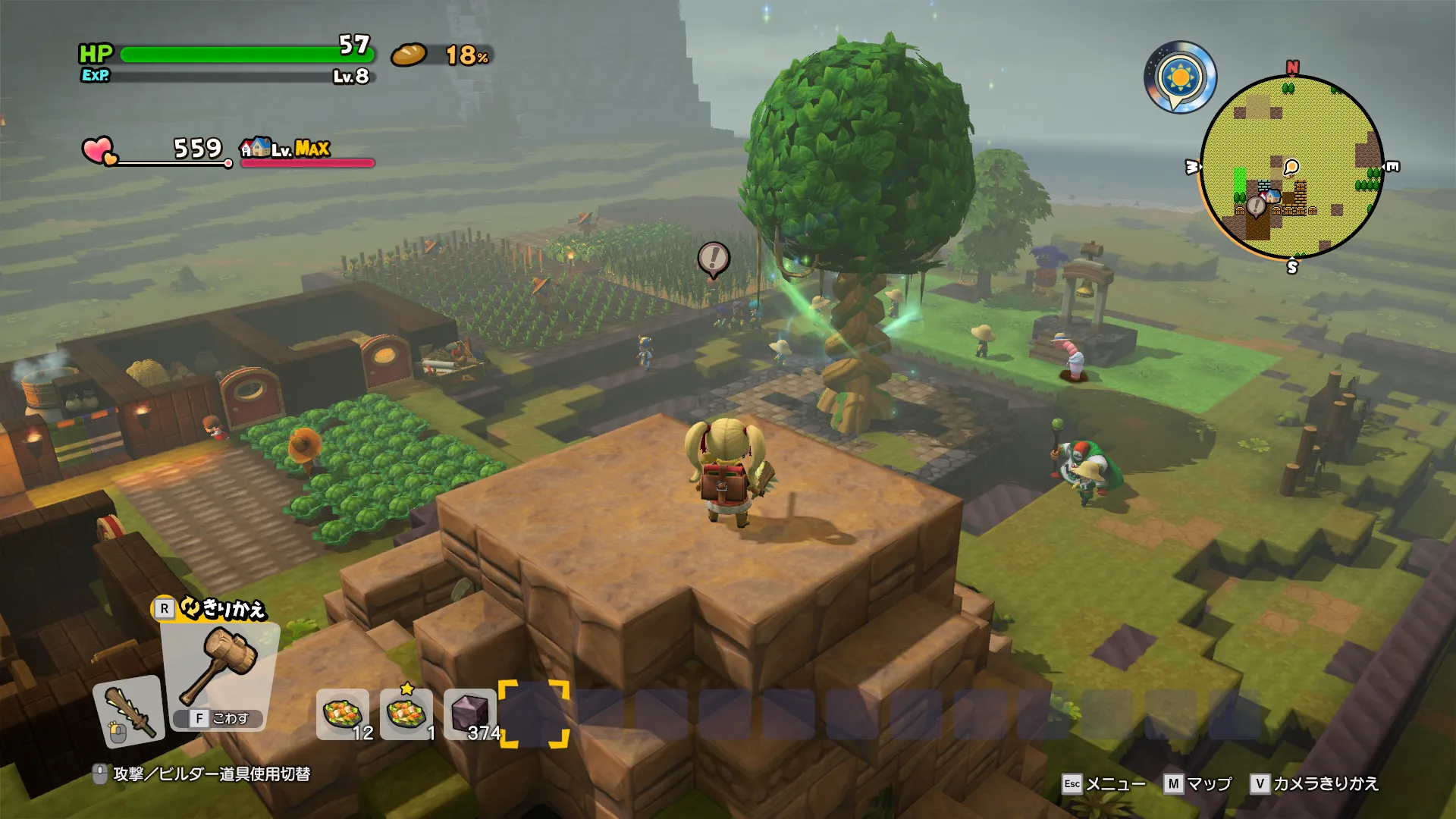The height and width of the screenshot is (819, 1456).
Task: Choose the spiked club weapon icon
Action: click(130, 711)
